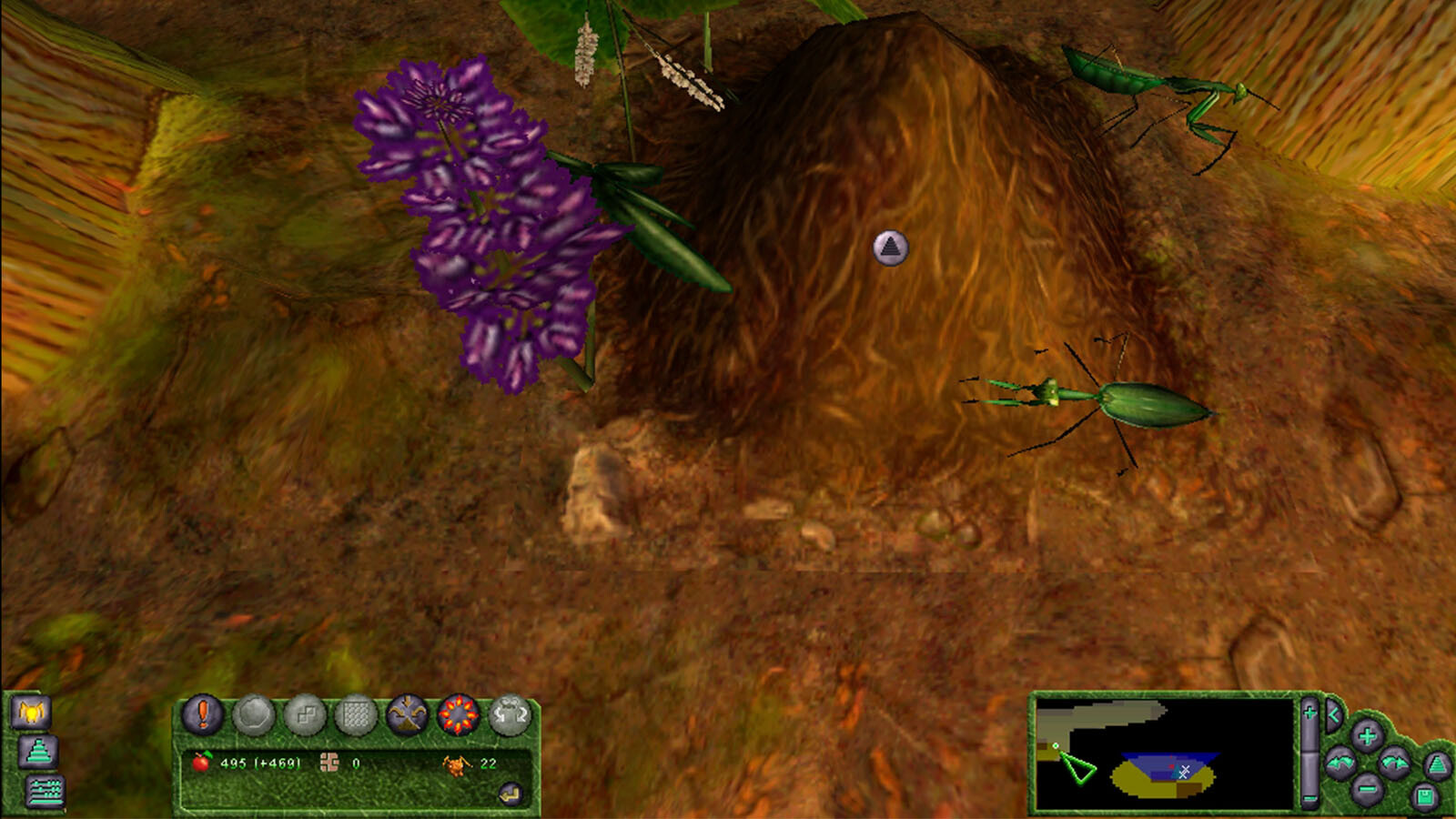Image resolution: width=1456 pixels, height=819 pixels.
Task: Open the yellow insect unit panel
Action: pos(31,712)
